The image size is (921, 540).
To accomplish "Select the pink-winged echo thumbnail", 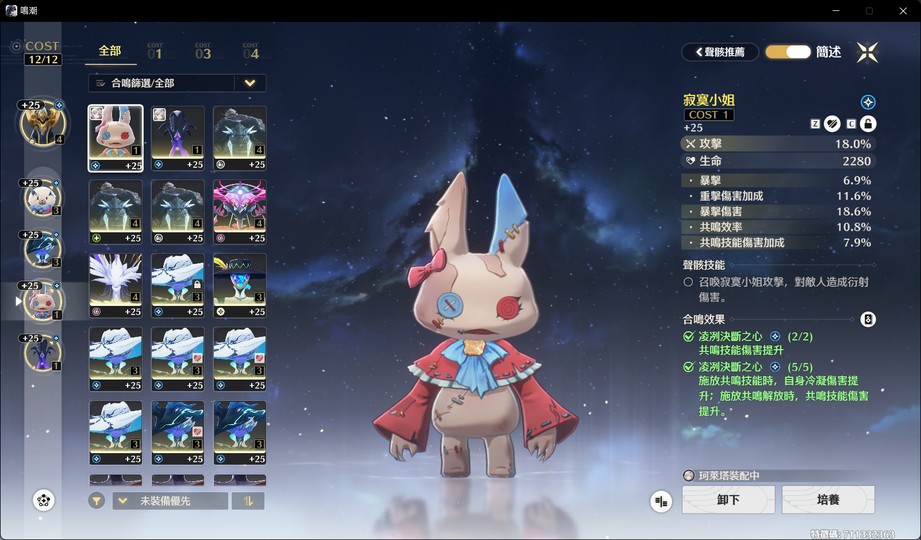I will tap(240, 212).
